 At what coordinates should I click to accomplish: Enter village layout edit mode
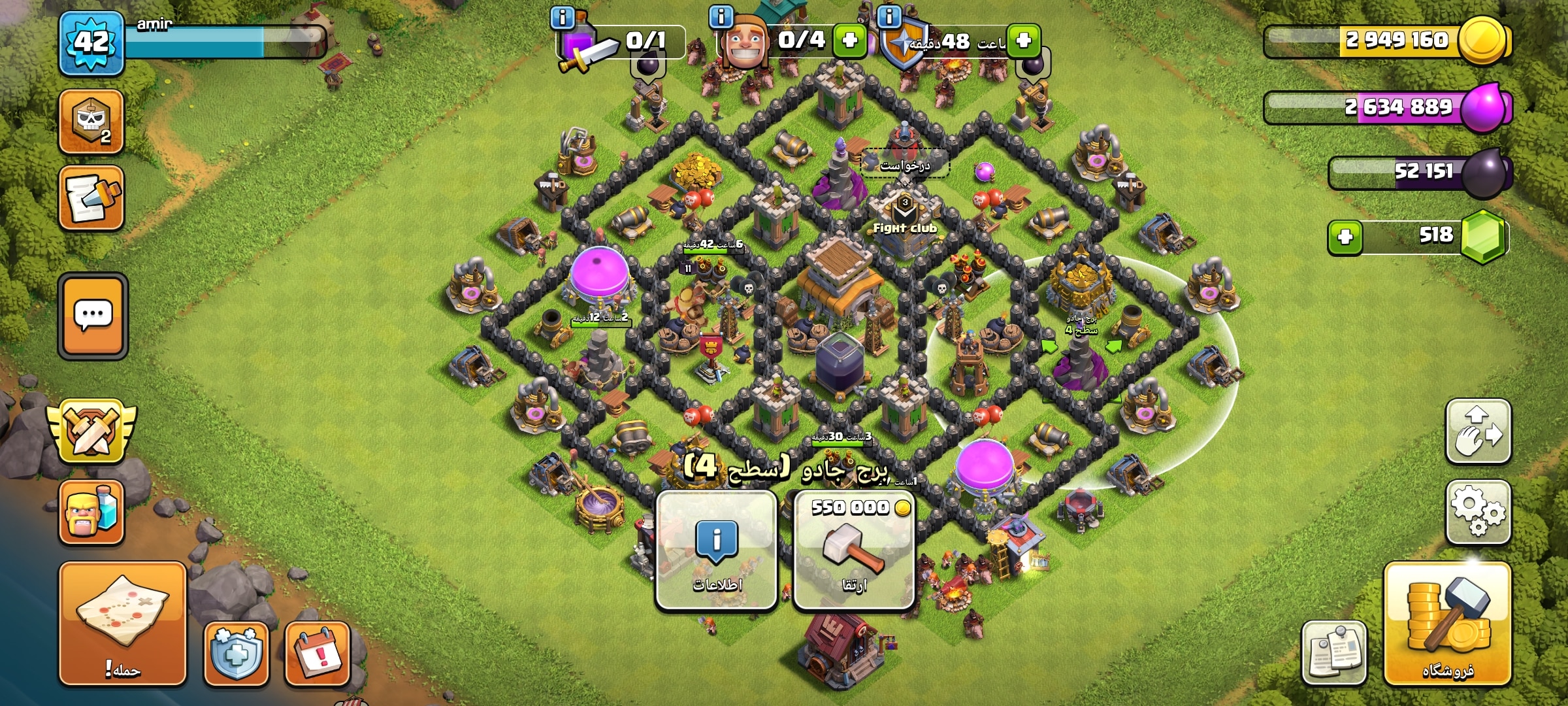click(x=1478, y=431)
